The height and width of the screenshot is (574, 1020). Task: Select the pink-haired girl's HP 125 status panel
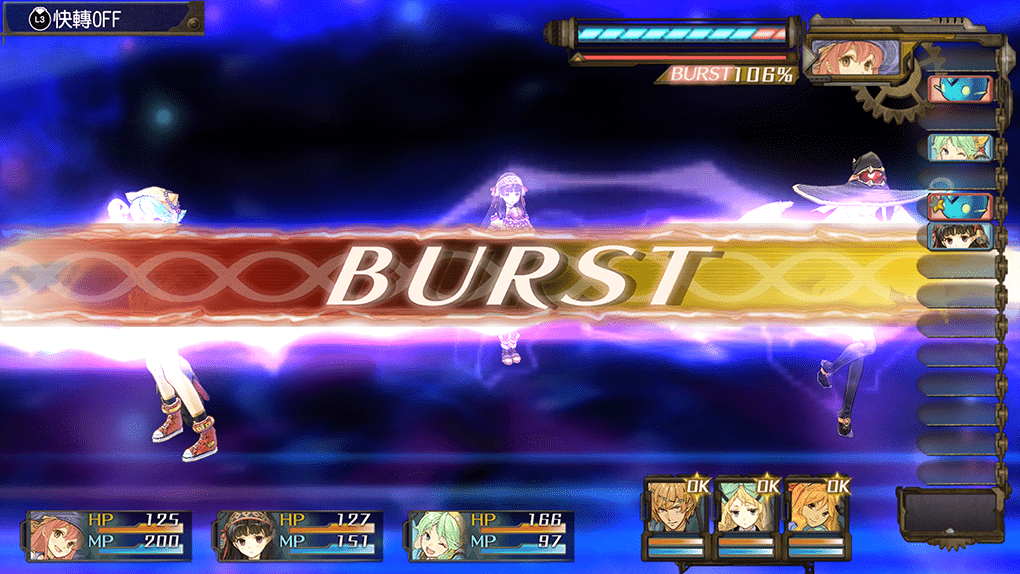pos(106,531)
